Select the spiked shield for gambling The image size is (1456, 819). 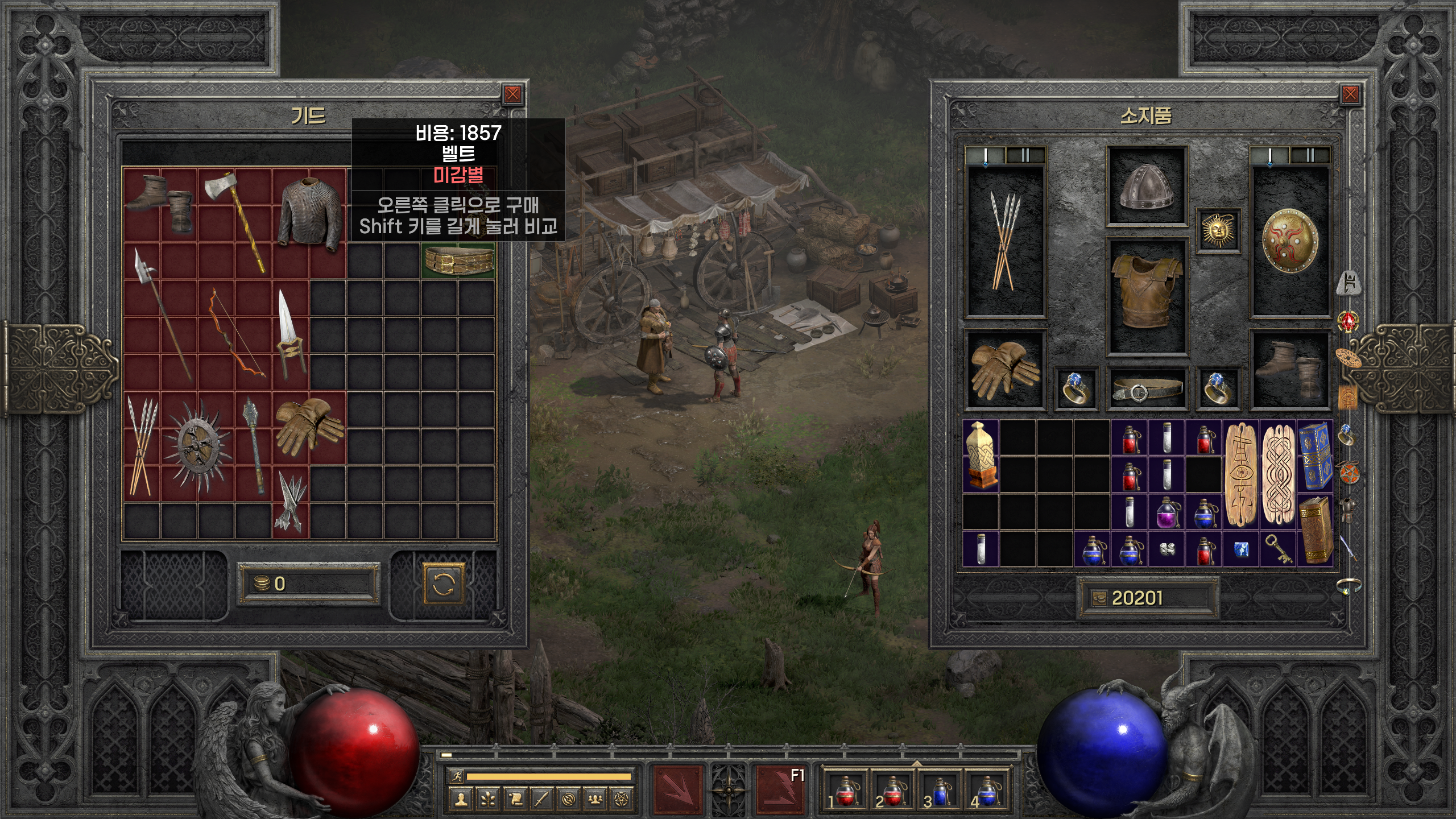coord(197,447)
